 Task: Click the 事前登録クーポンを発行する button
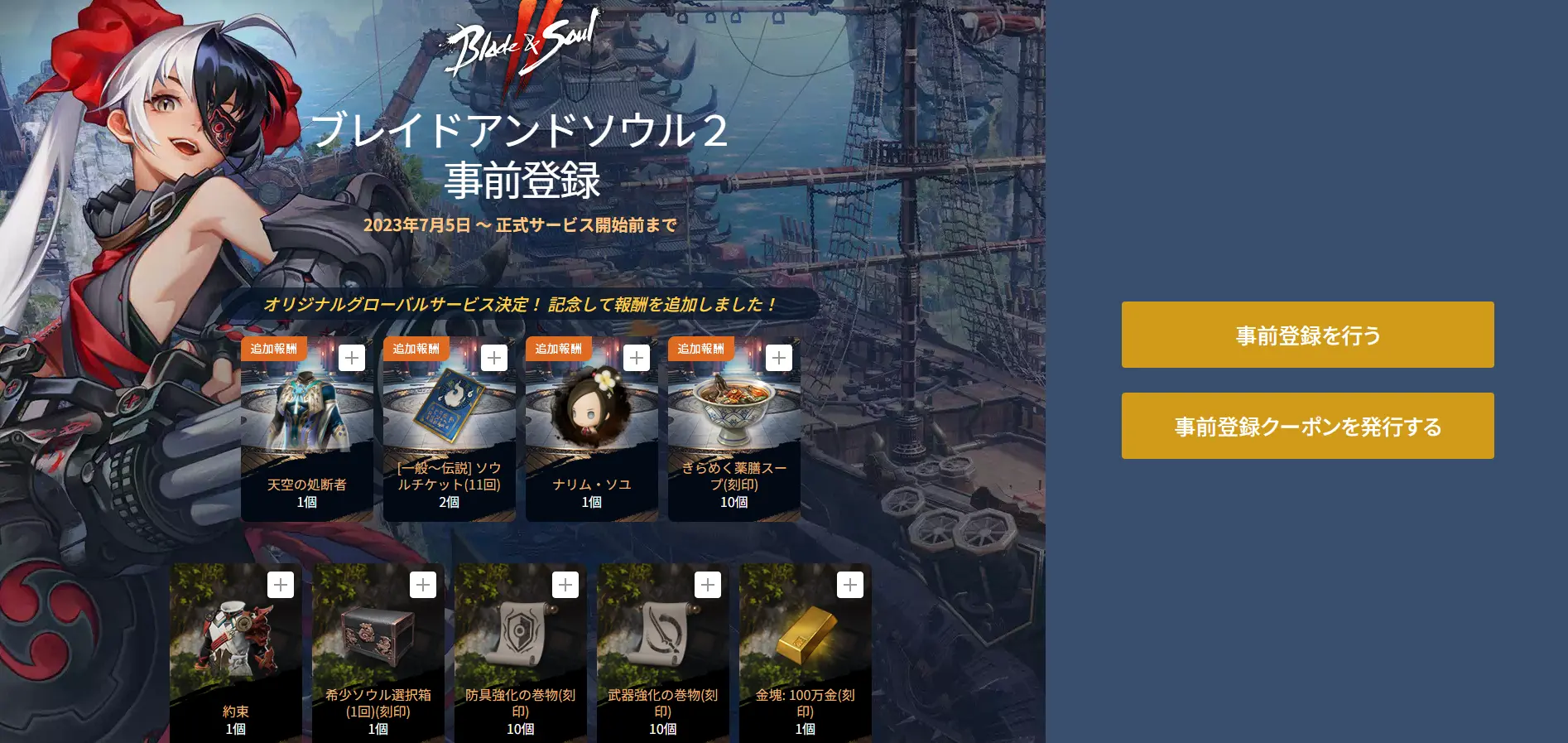pos(1307,425)
